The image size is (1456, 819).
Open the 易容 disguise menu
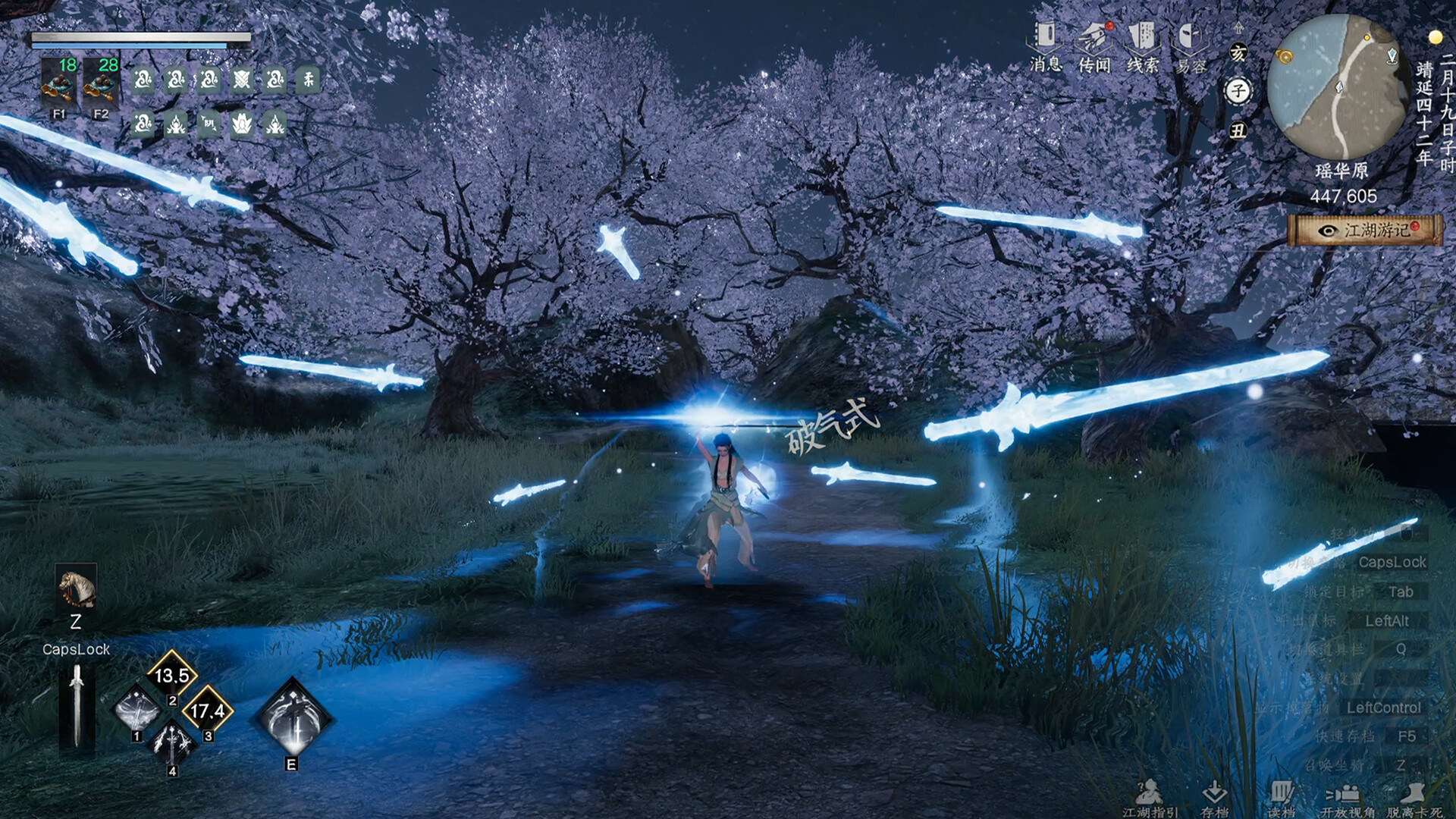coord(1191,45)
